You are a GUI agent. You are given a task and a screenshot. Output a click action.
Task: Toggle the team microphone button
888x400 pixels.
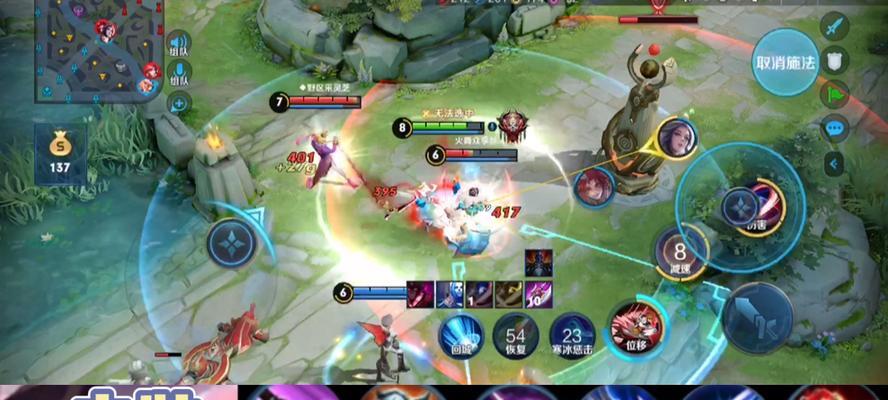(179, 73)
